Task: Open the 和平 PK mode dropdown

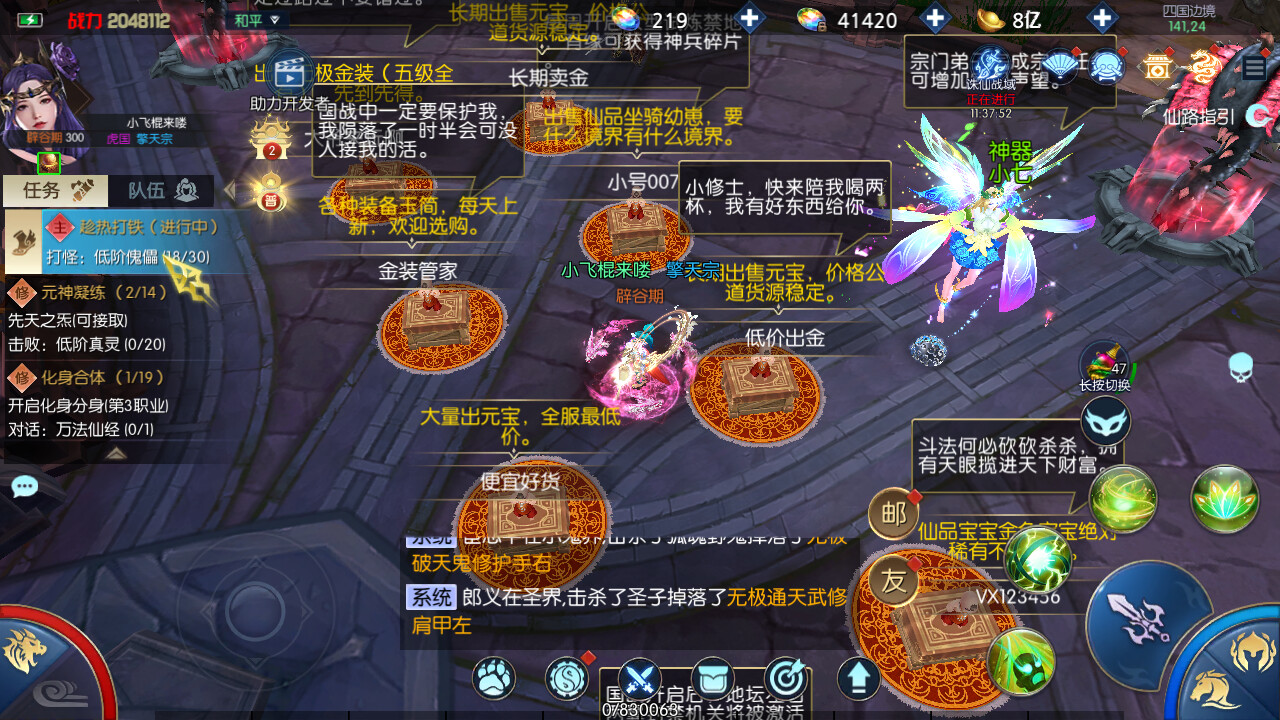Action: click(x=257, y=19)
